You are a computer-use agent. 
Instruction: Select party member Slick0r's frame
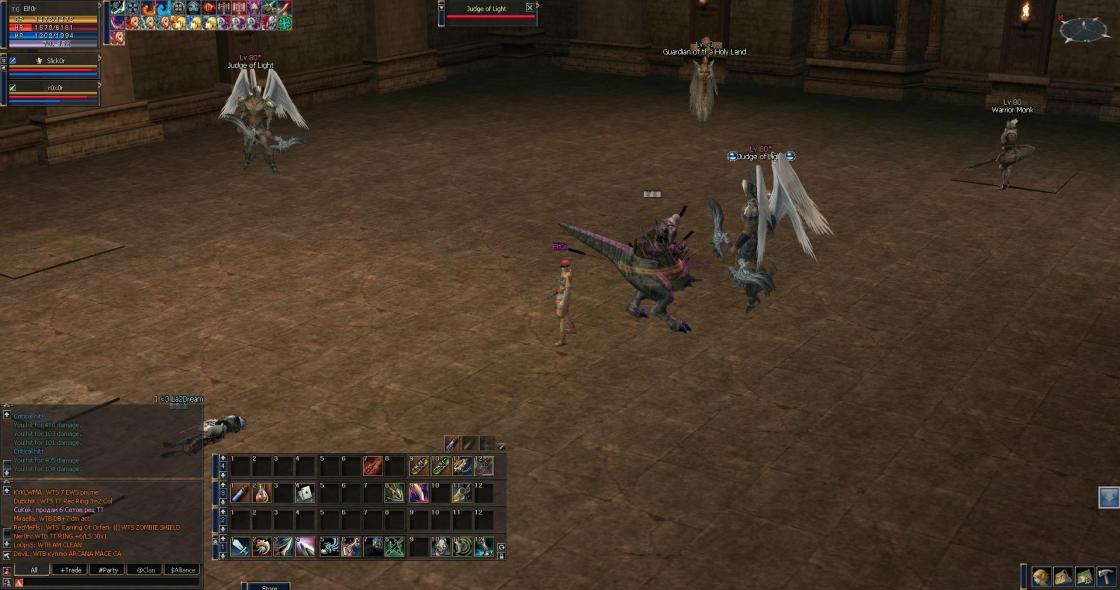coord(55,61)
